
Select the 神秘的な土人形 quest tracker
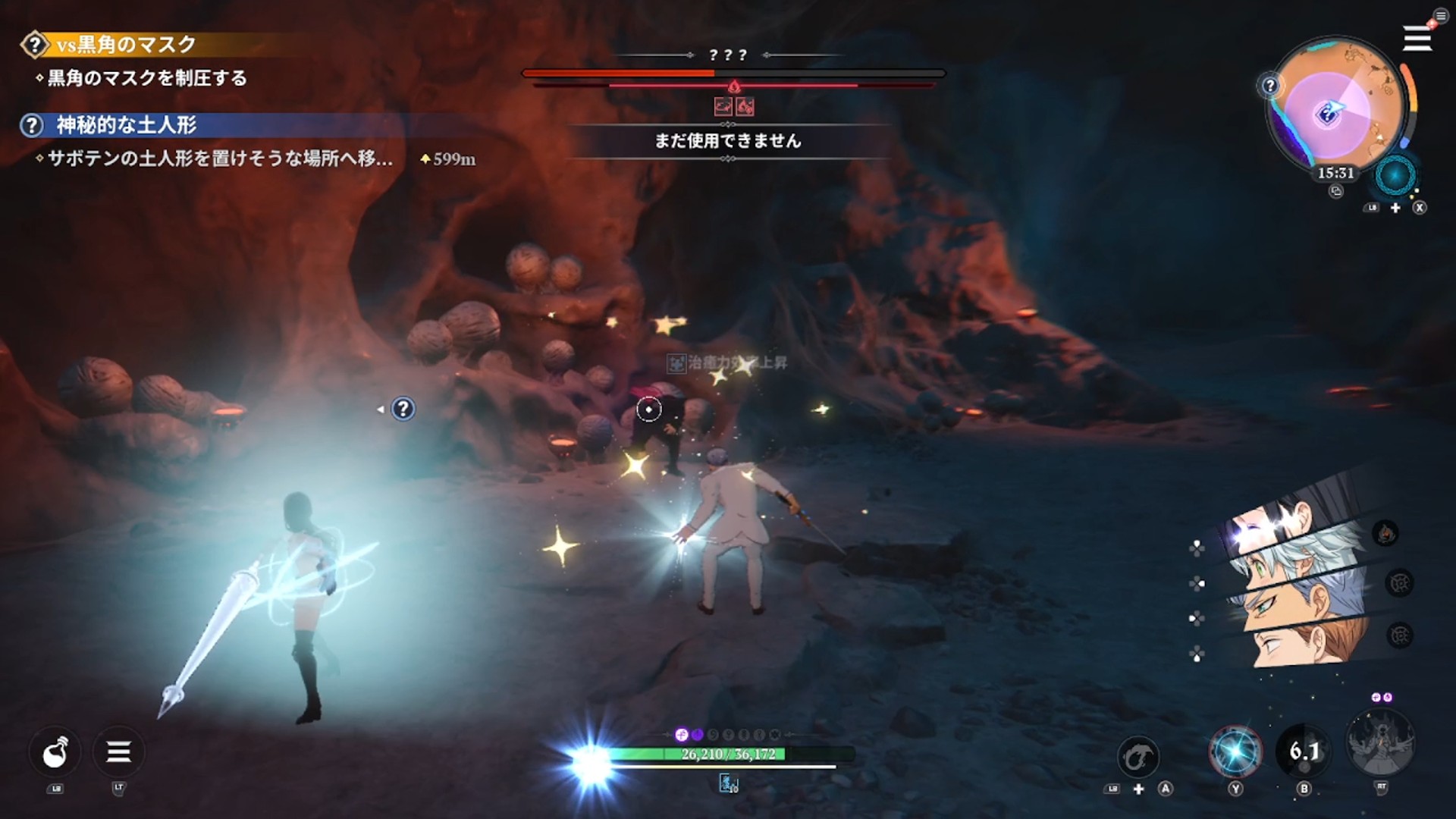click(x=126, y=125)
